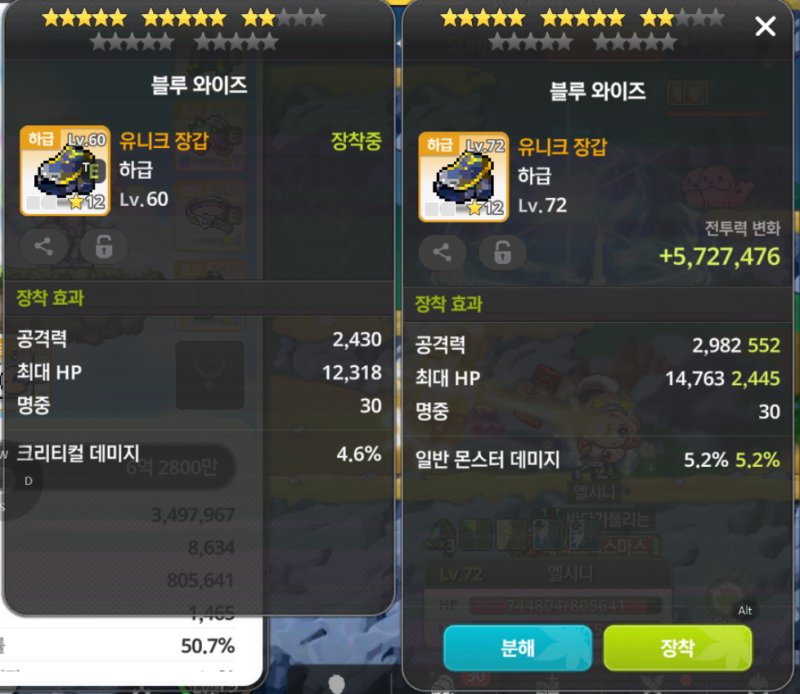Equip the glove with 장착 button
800x694 pixels.
pyautogui.click(x=677, y=647)
